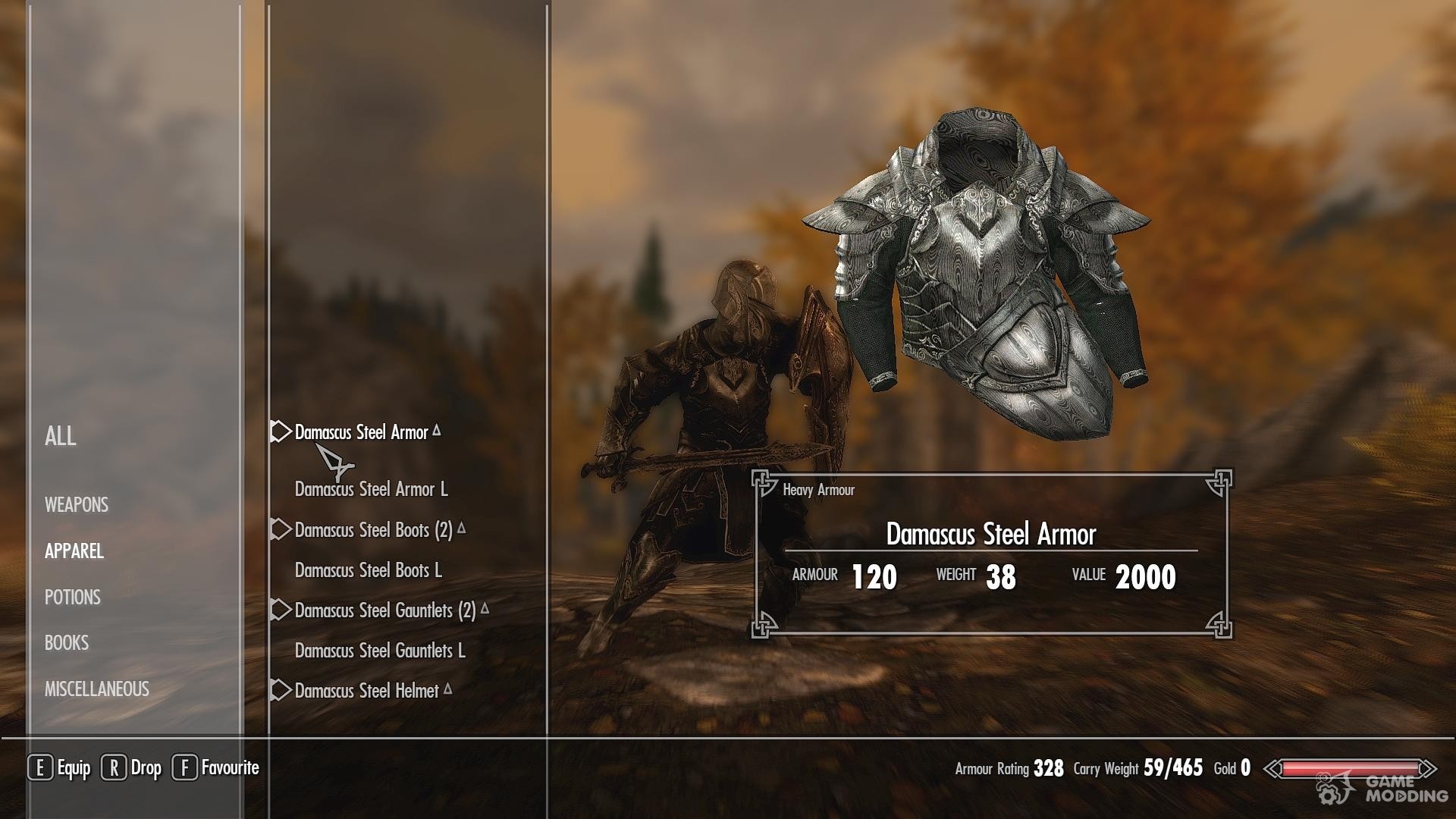Open the Books category
Image resolution: width=1456 pixels, height=819 pixels.
[67, 643]
